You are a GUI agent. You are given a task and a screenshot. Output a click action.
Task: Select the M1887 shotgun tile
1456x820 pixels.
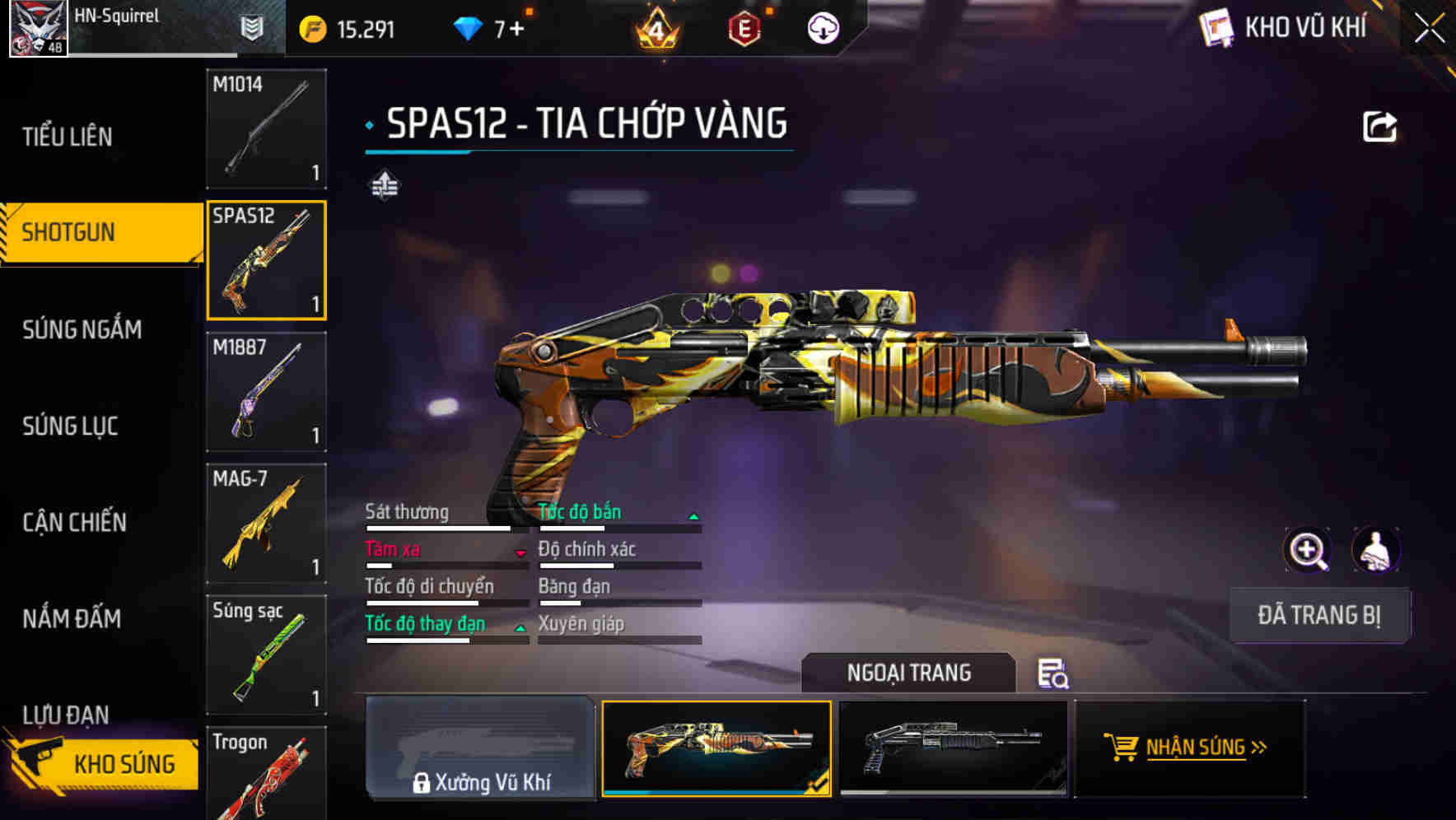(266, 392)
